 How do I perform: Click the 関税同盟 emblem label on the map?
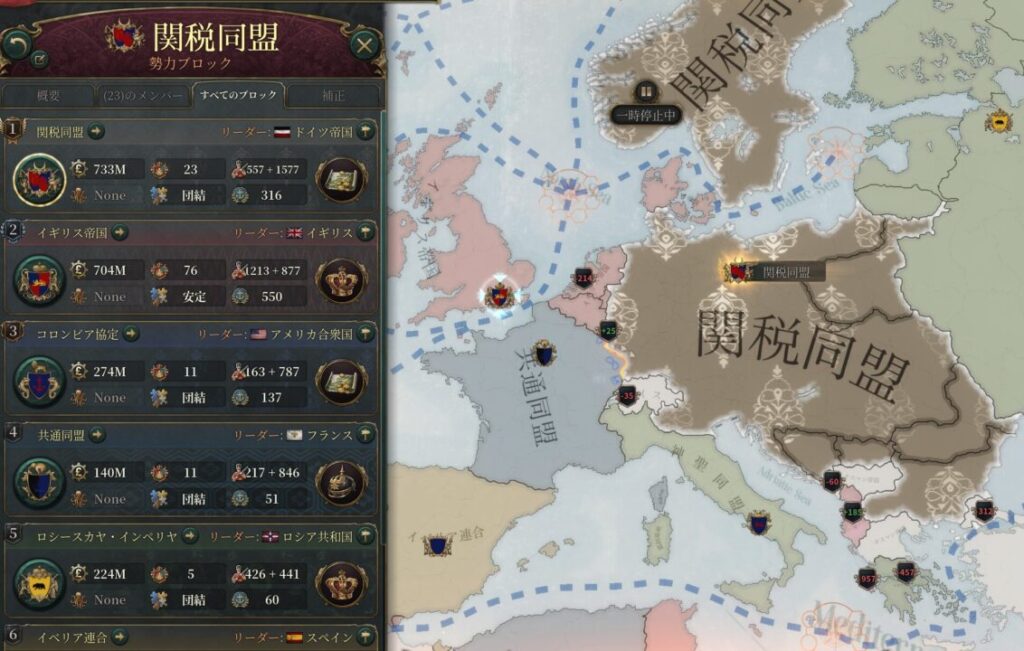(774, 271)
